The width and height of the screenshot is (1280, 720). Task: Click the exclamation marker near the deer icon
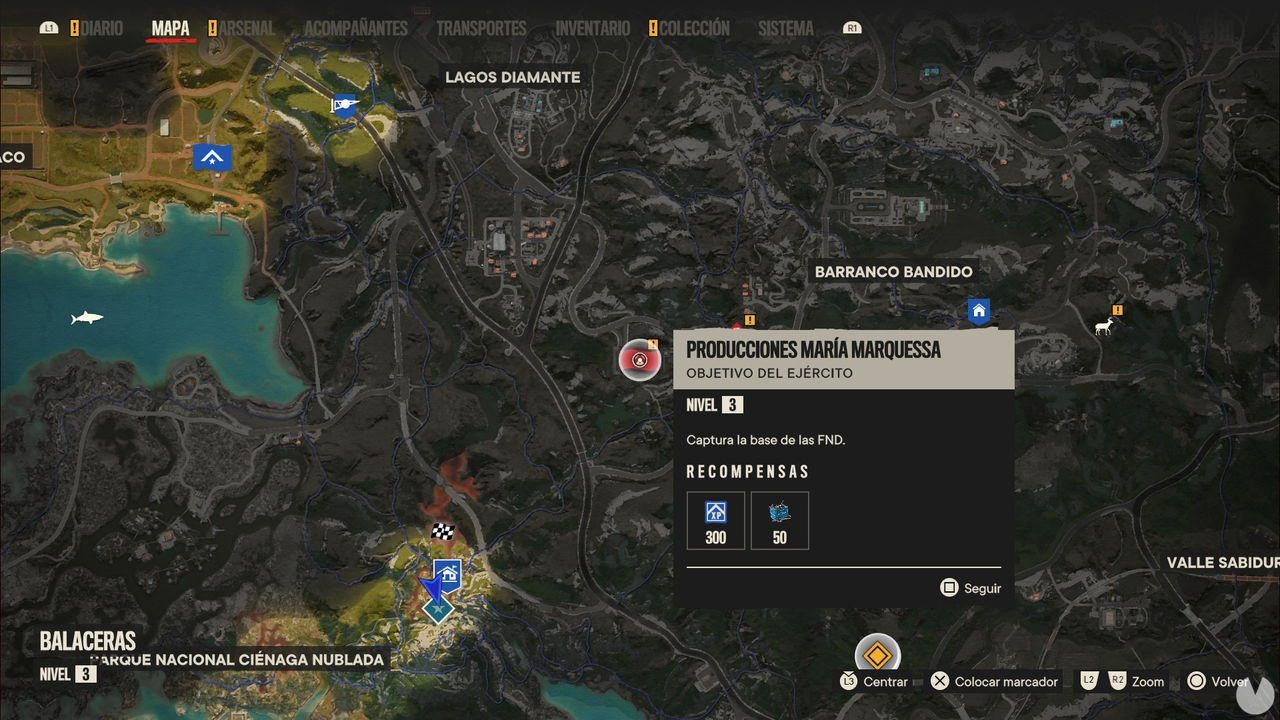click(x=1117, y=310)
